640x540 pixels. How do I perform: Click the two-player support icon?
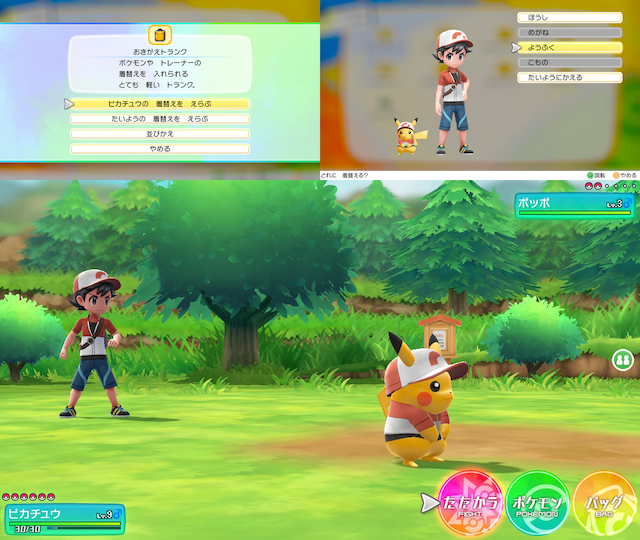(x=623, y=359)
